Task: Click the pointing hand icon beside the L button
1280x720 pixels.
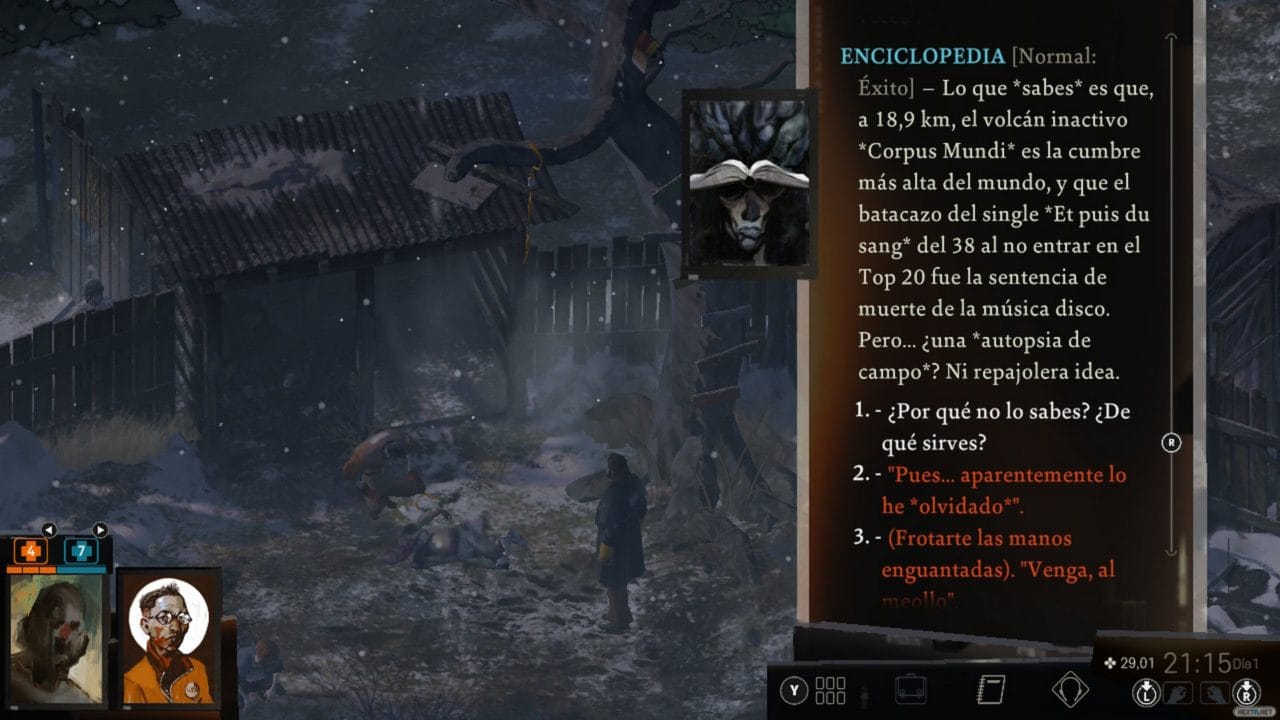Action: click(1176, 690)
